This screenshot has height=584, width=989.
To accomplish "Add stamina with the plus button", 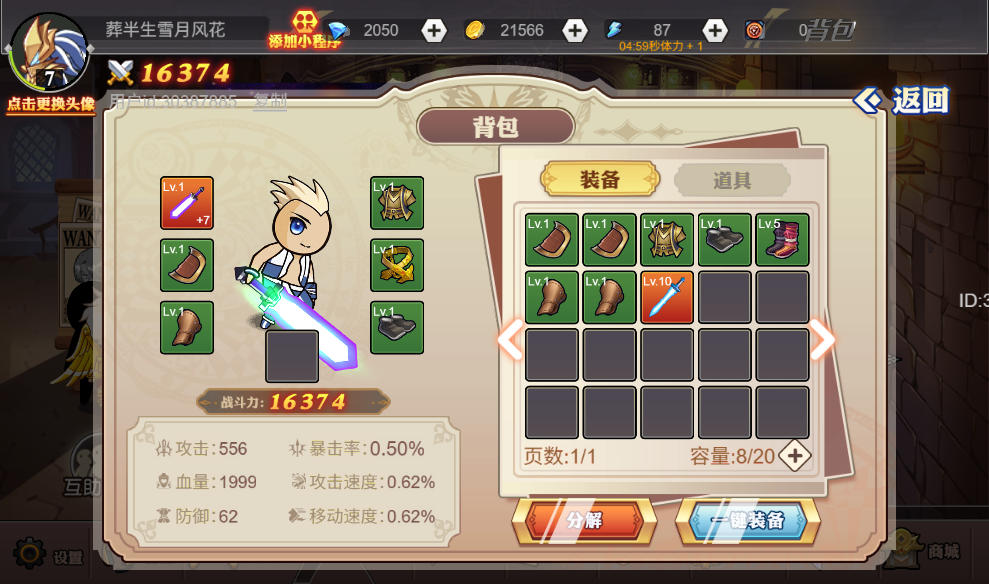I will point(714,30).
